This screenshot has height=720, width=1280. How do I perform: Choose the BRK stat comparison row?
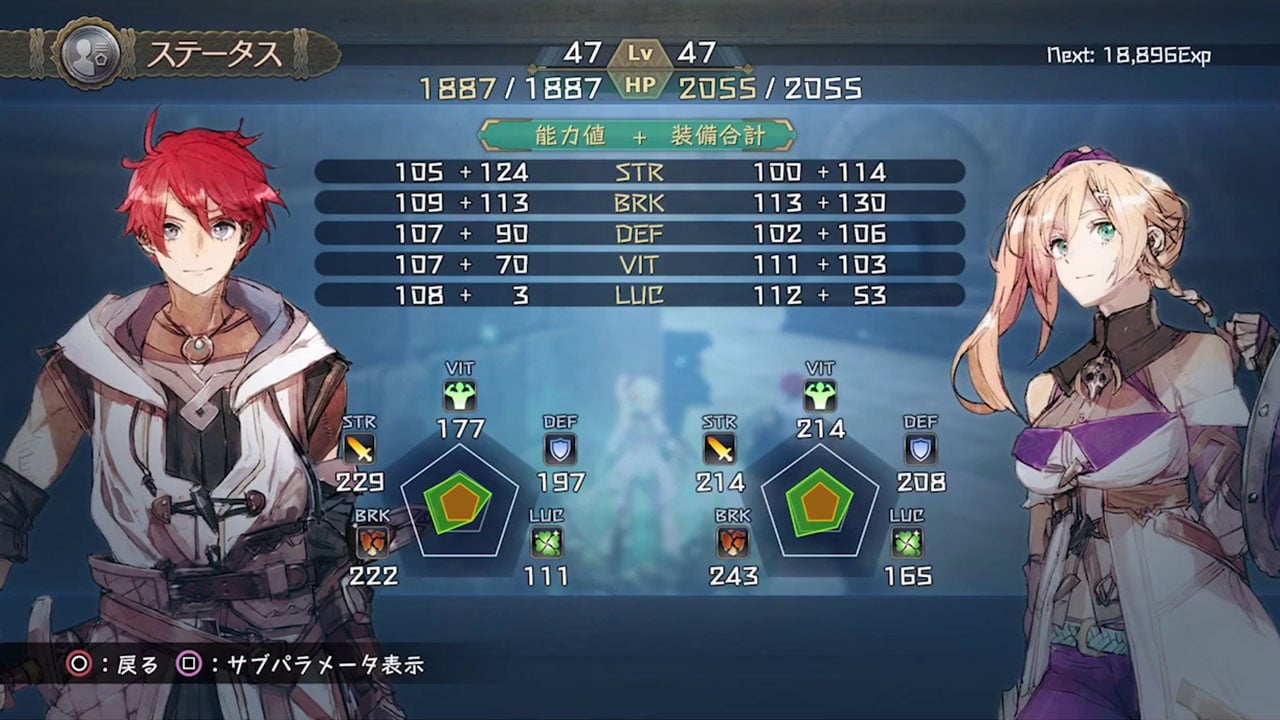(639, 203)
